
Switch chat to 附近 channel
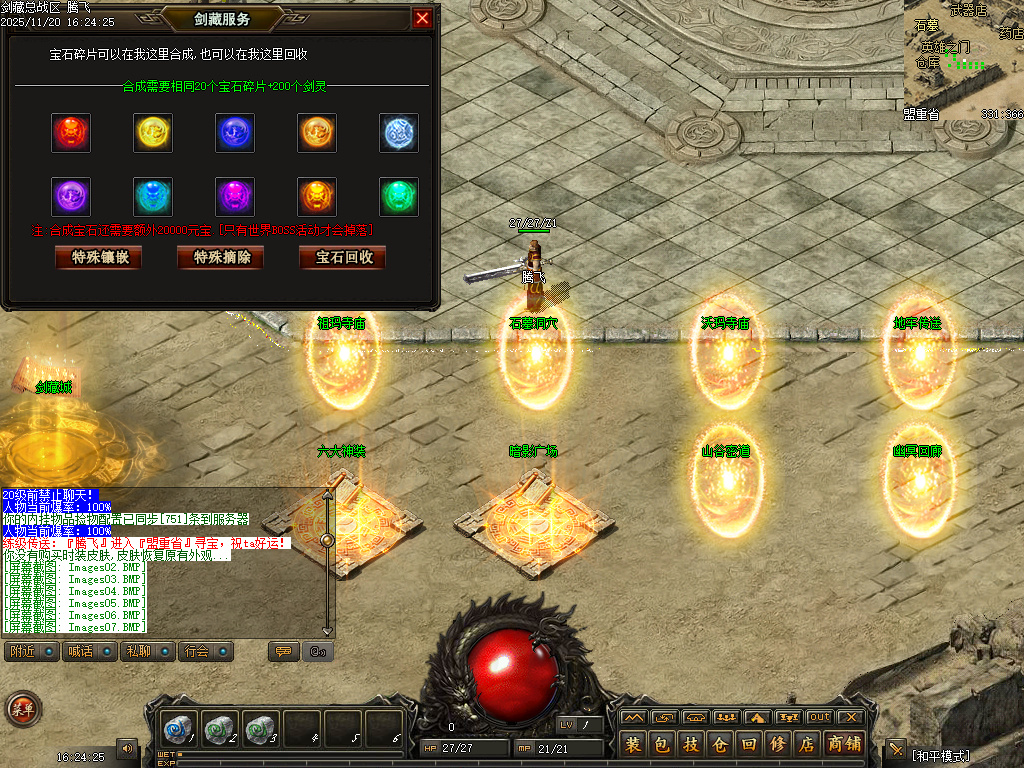pos(31,652)
